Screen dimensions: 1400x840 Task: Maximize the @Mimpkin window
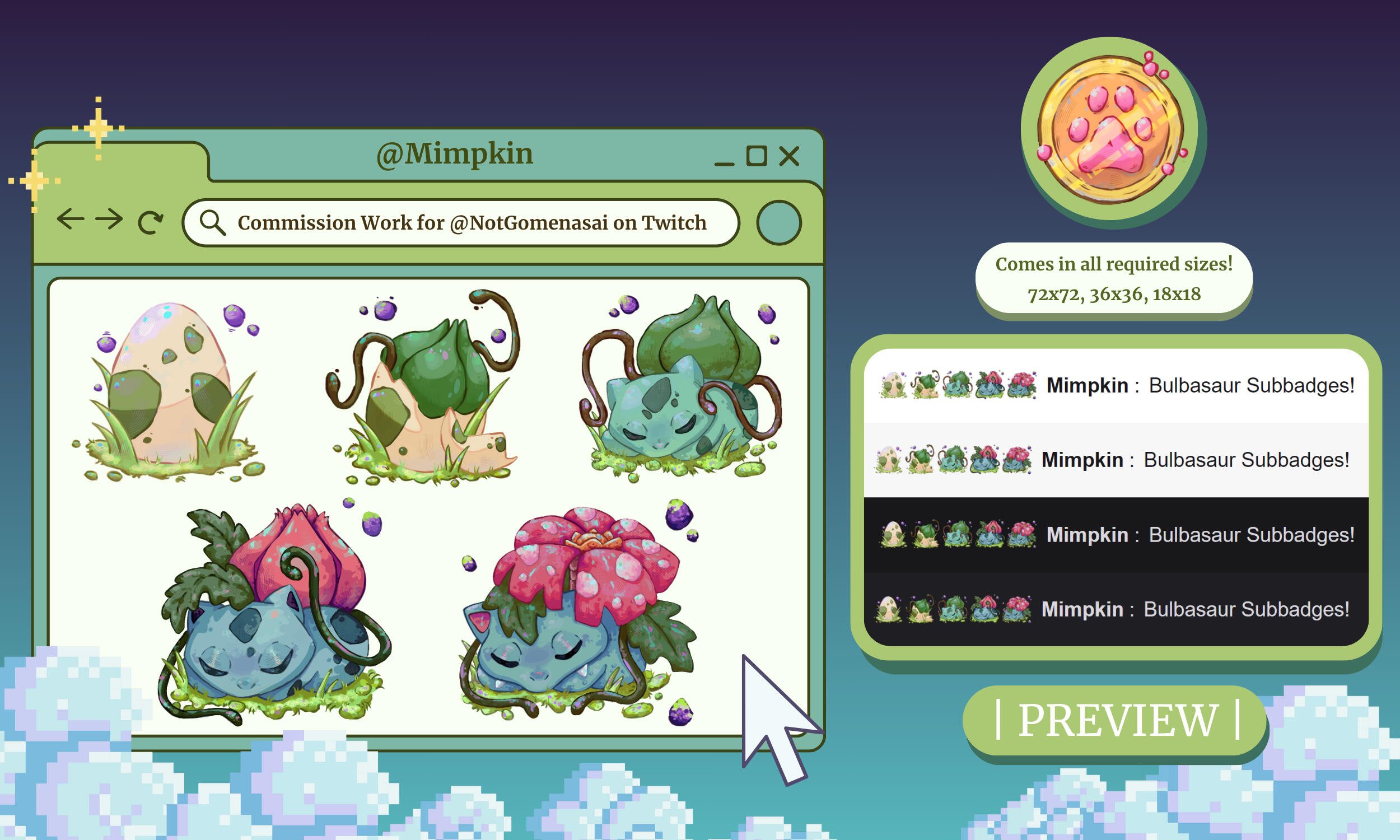[757, 156]
